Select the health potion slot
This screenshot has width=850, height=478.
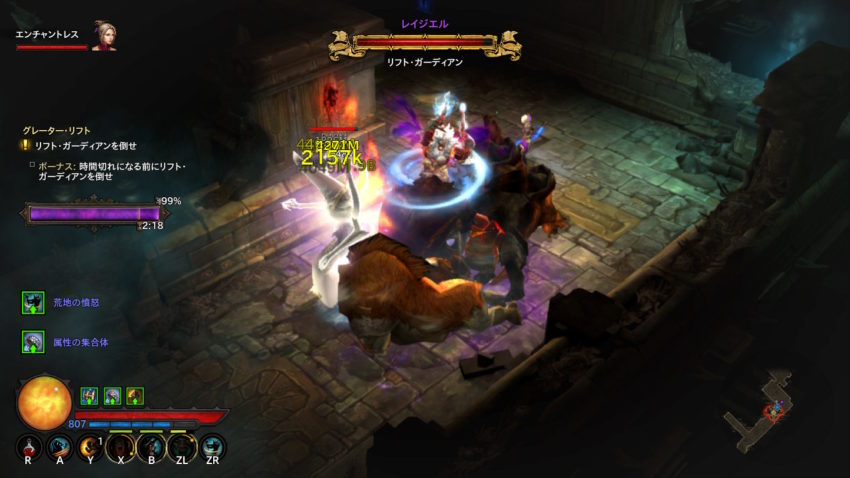point(28,447)
